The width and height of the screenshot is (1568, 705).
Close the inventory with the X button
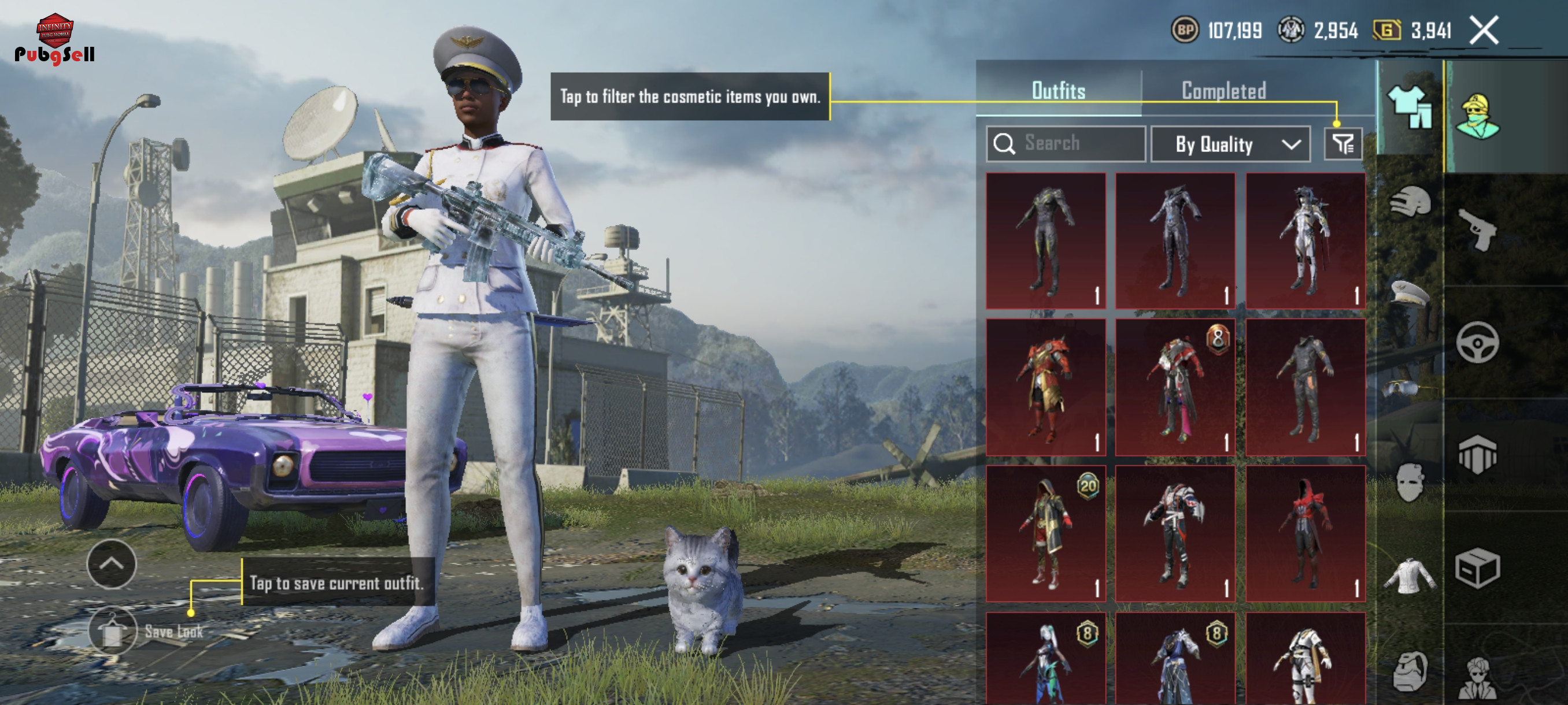[1484, 31]
